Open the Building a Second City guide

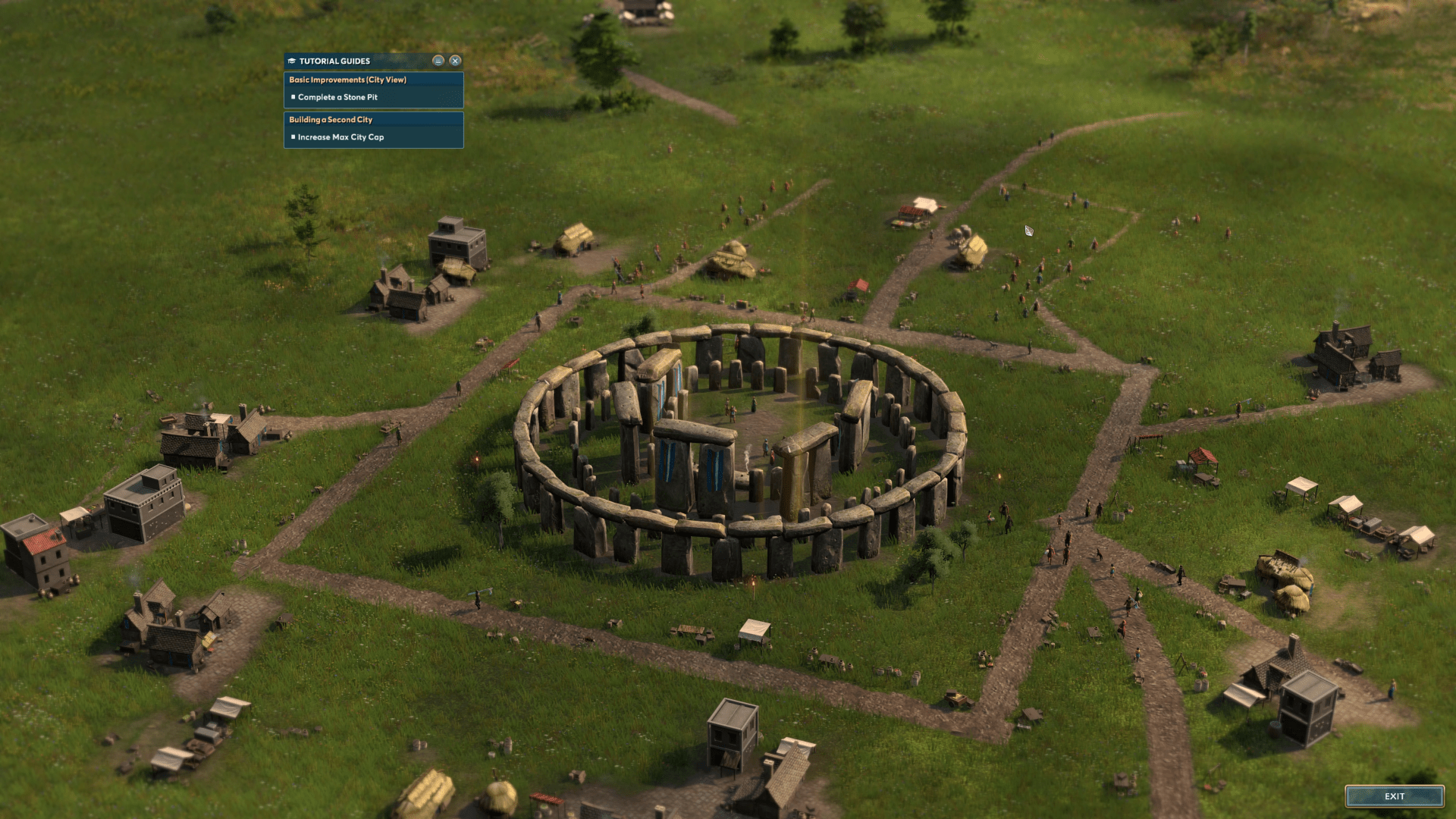tap(331, 120)
